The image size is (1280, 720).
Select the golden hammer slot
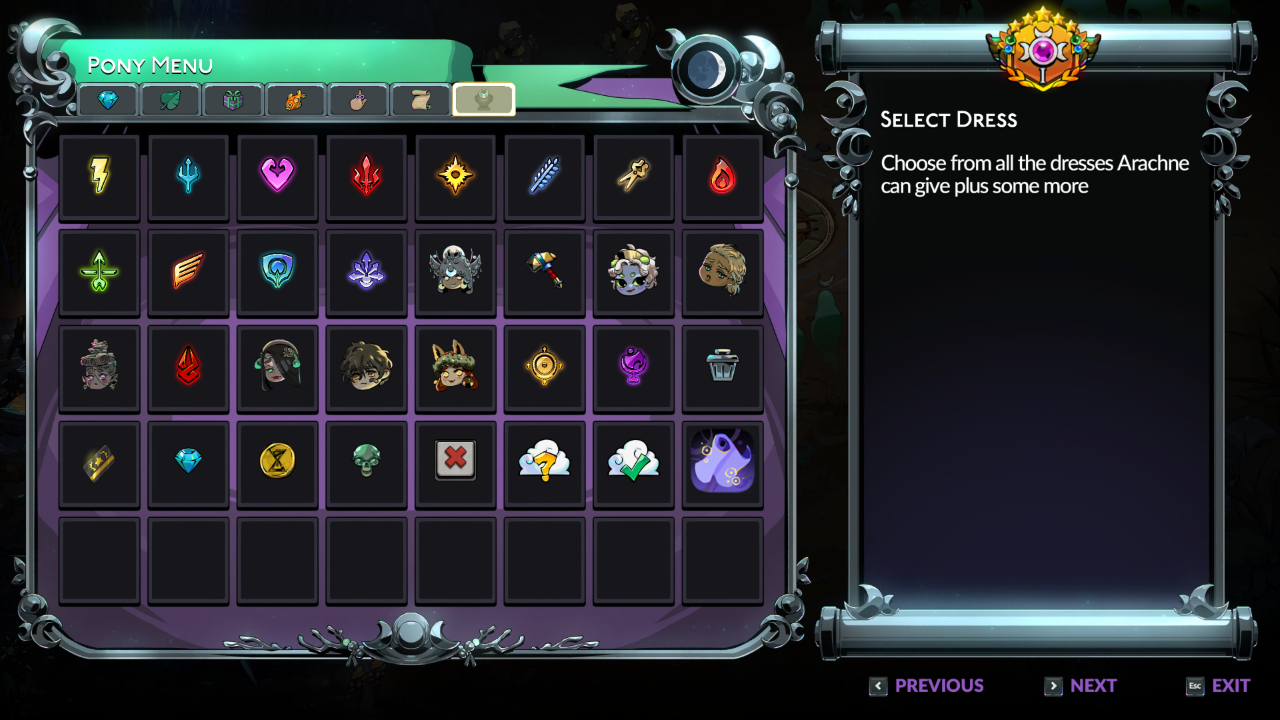click(544, 271)
